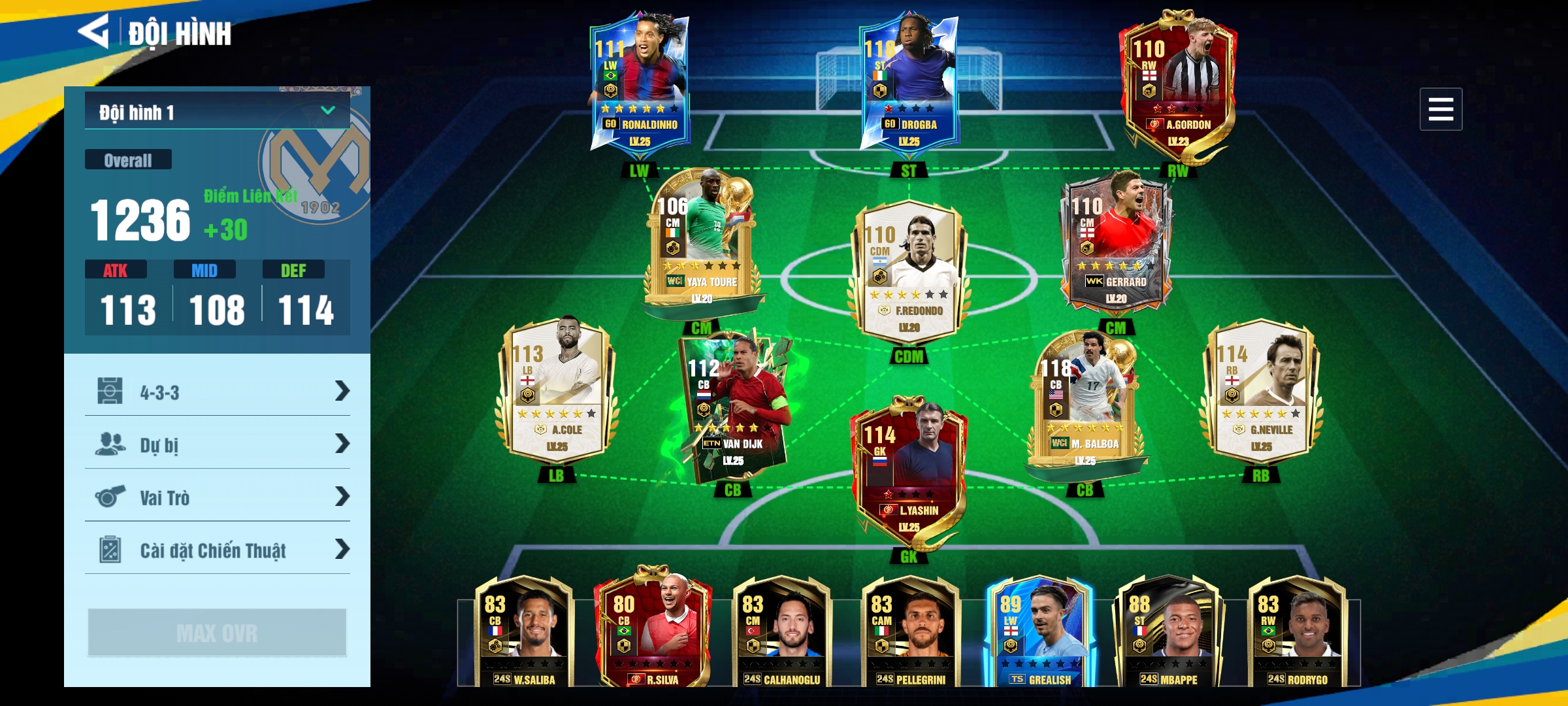Select the Yaya Toure CM card
The width and height of the screenshot is (1568, 706).
pos(702,242)
